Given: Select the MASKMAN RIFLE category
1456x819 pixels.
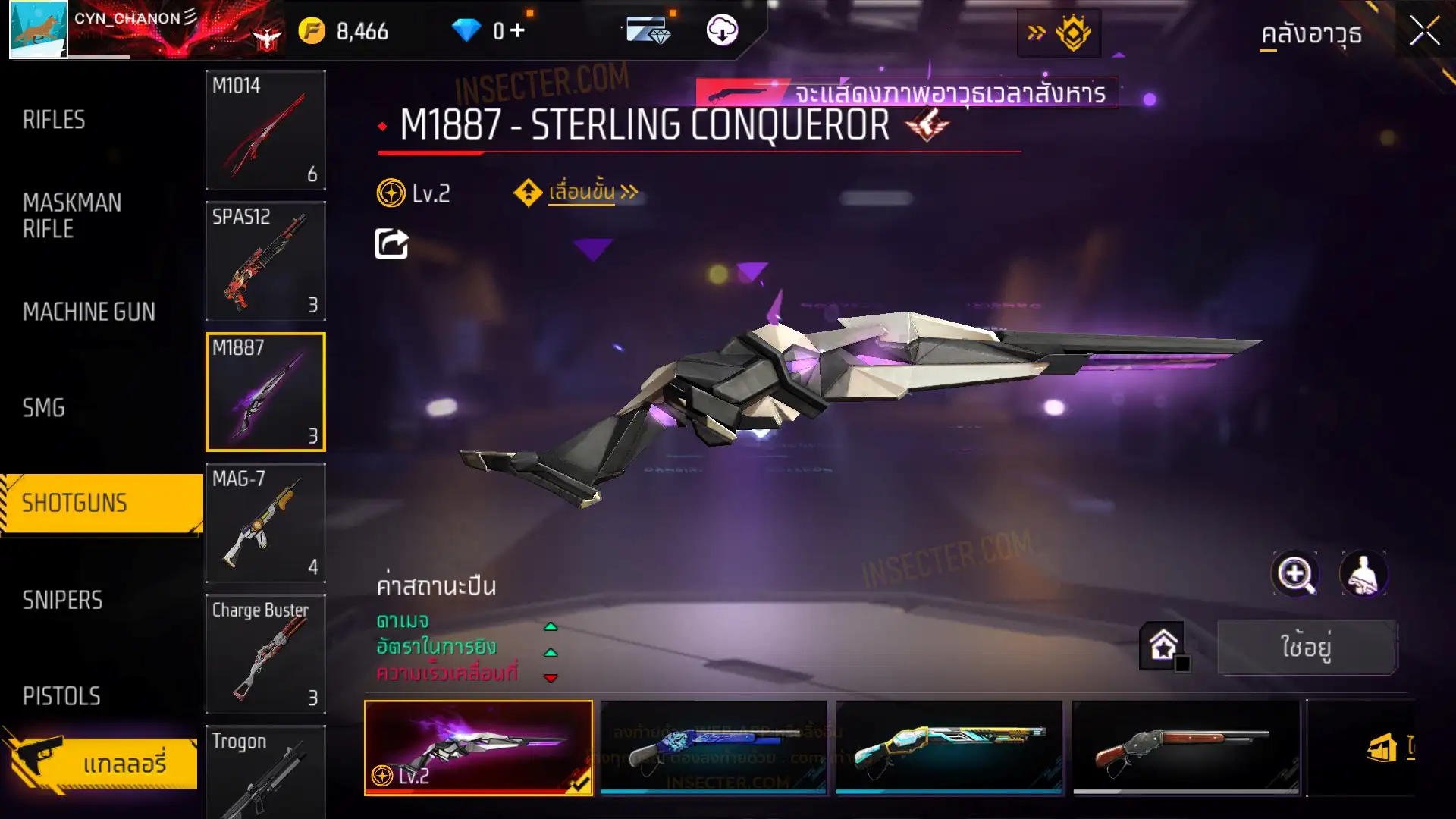Looking at the screenshot, I should [72, 215].
